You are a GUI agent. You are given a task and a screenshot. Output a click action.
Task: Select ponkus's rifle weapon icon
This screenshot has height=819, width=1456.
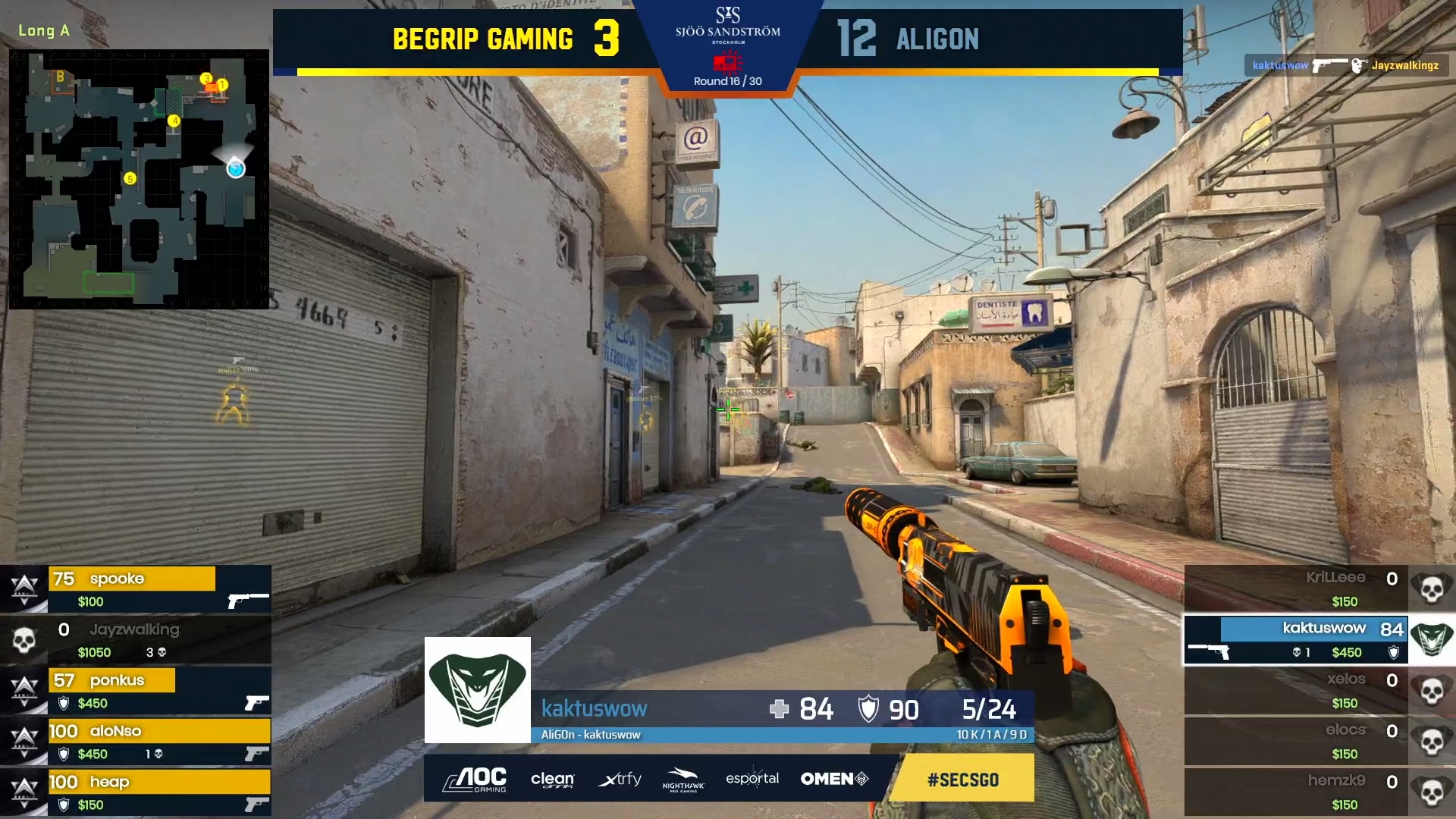256,703
